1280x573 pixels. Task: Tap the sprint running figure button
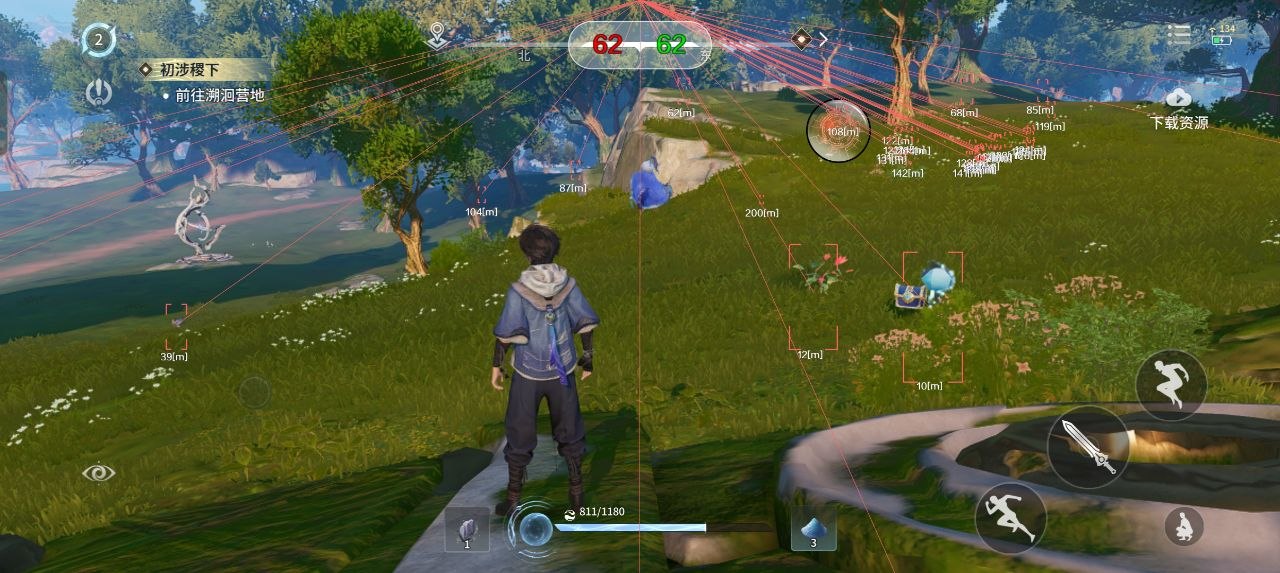1010,518
